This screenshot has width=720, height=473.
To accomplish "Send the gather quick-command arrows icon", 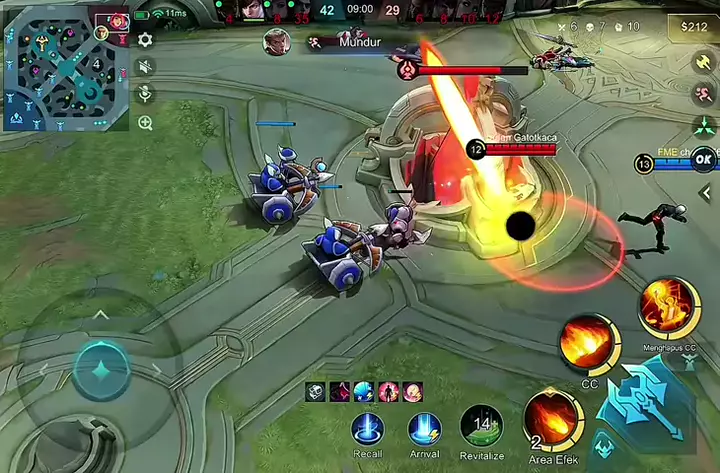I will pos(703,127).
